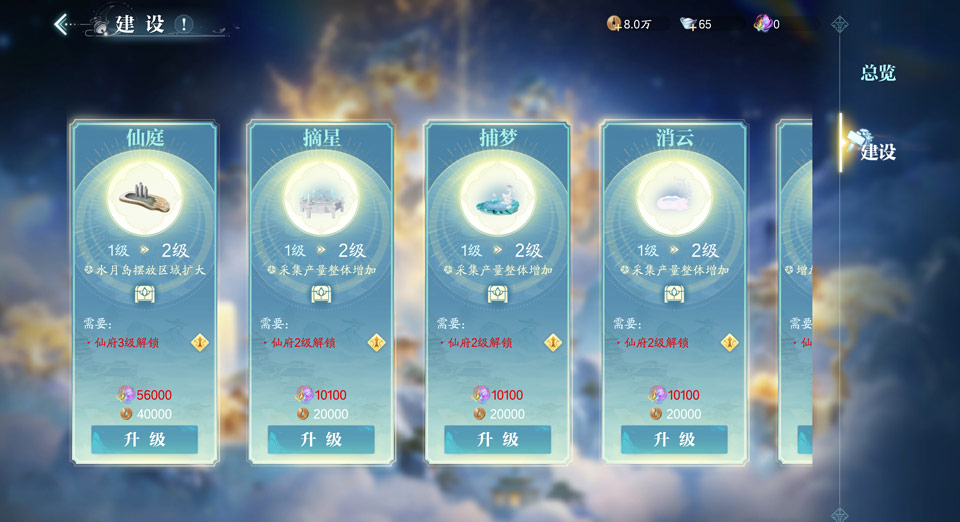
Task: Upgrade the 摘星 building
Action: (321, 440)
